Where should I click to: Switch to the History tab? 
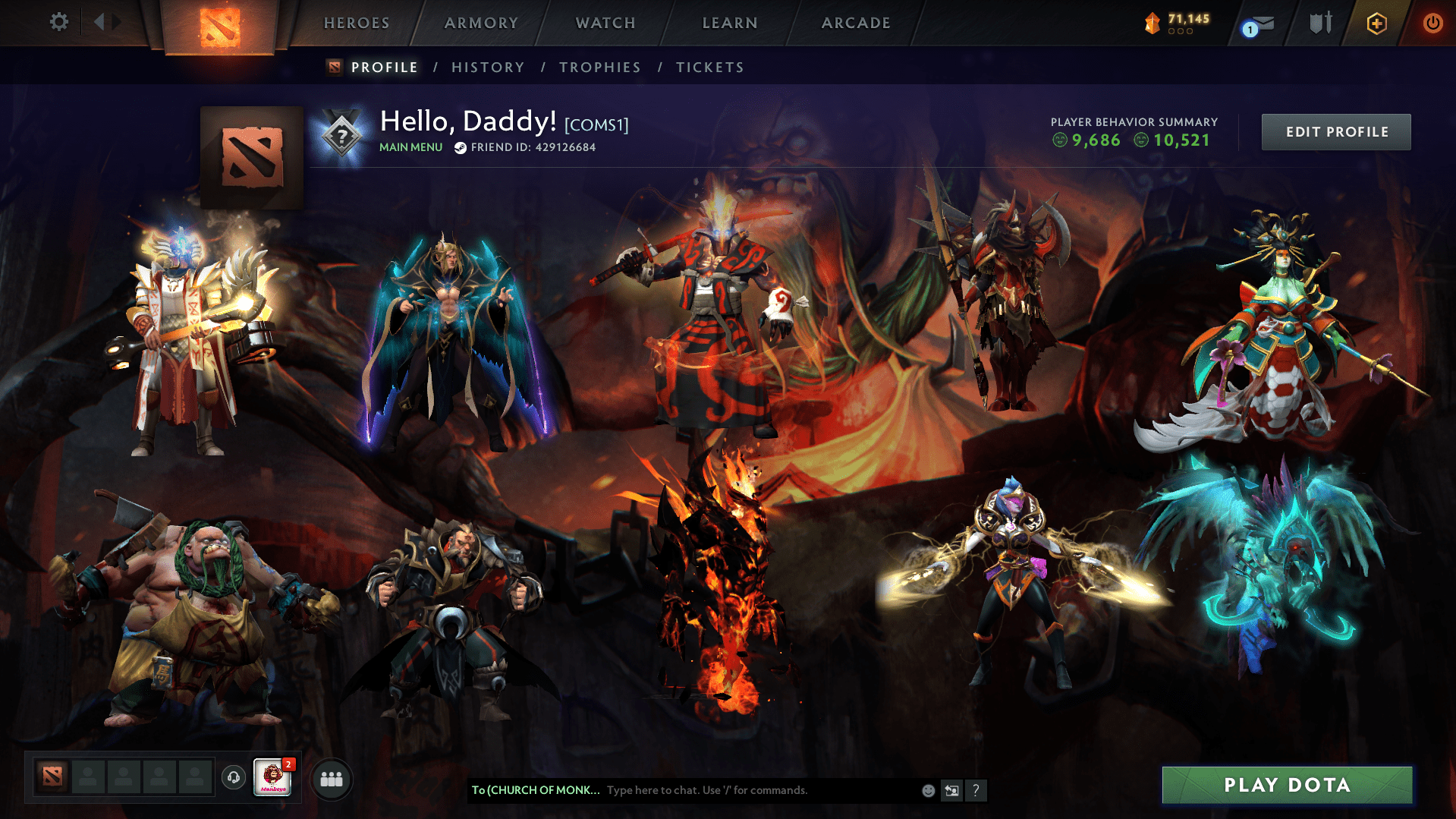[487, 67]
